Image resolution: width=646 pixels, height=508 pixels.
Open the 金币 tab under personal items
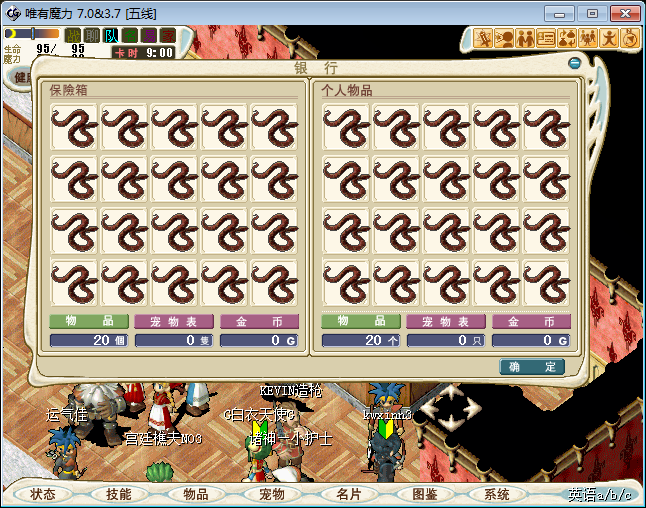point(528,322)
